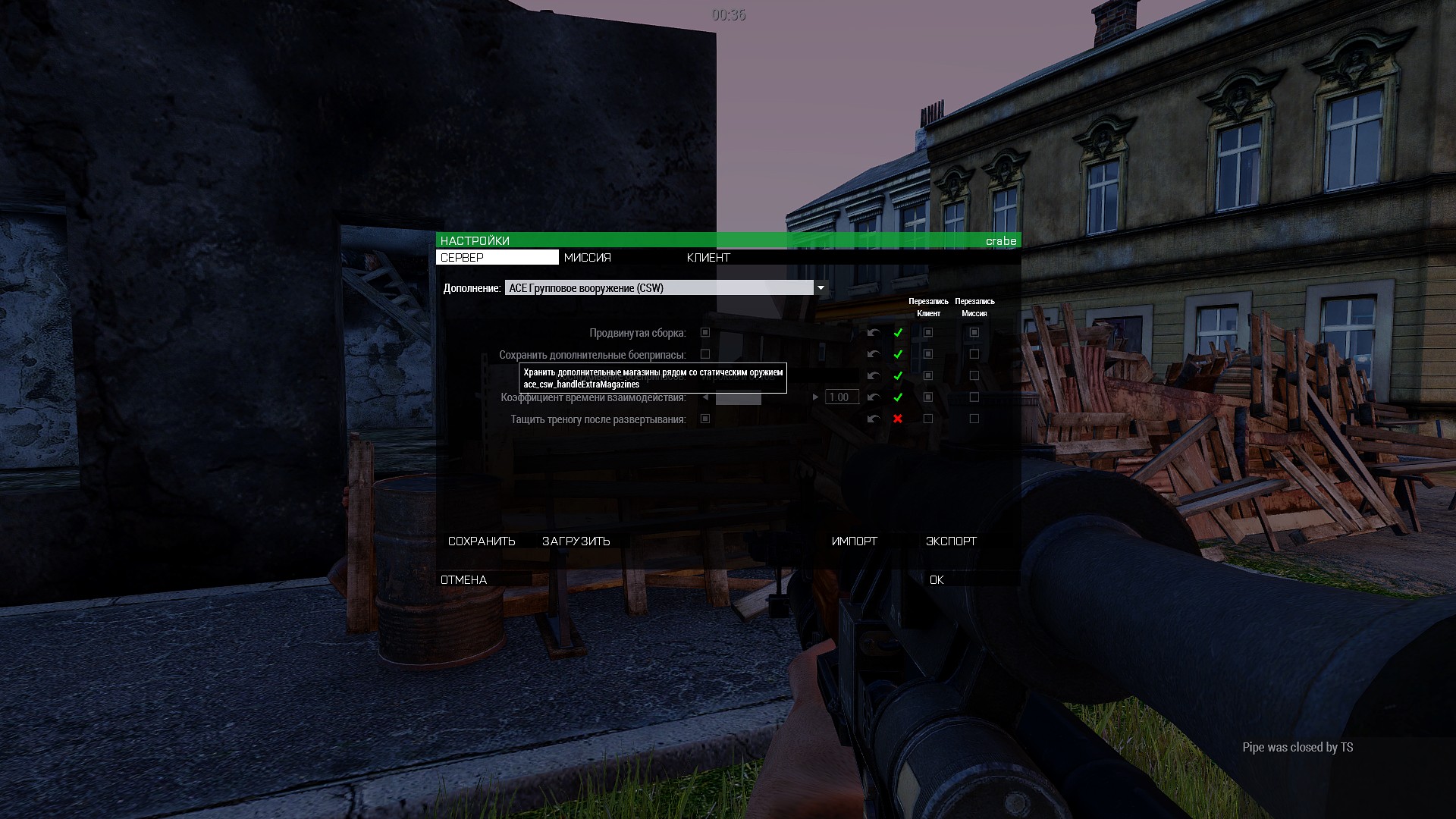Confirm settings with OK

(x=937, y=580)
